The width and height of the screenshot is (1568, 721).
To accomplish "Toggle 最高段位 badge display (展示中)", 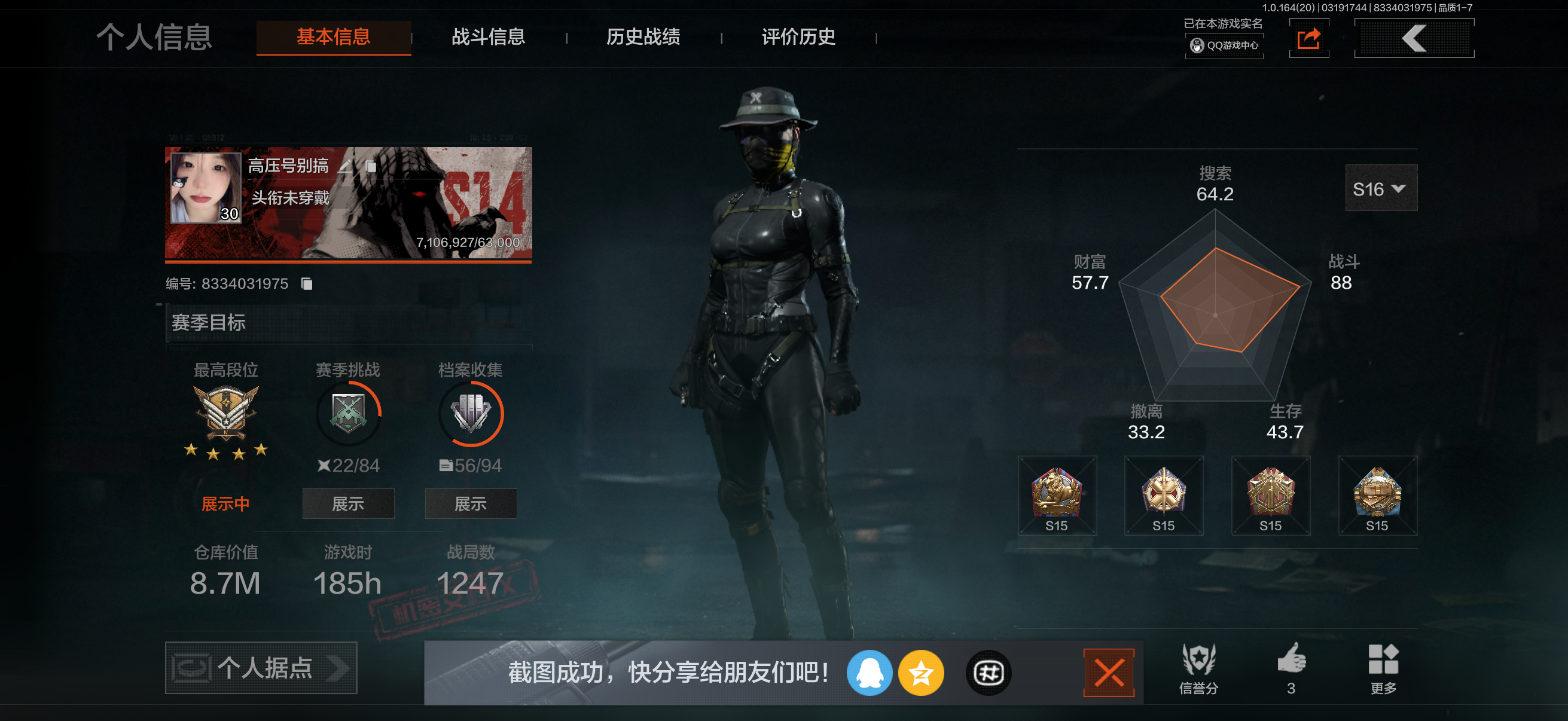I will (x=225, y=504).
